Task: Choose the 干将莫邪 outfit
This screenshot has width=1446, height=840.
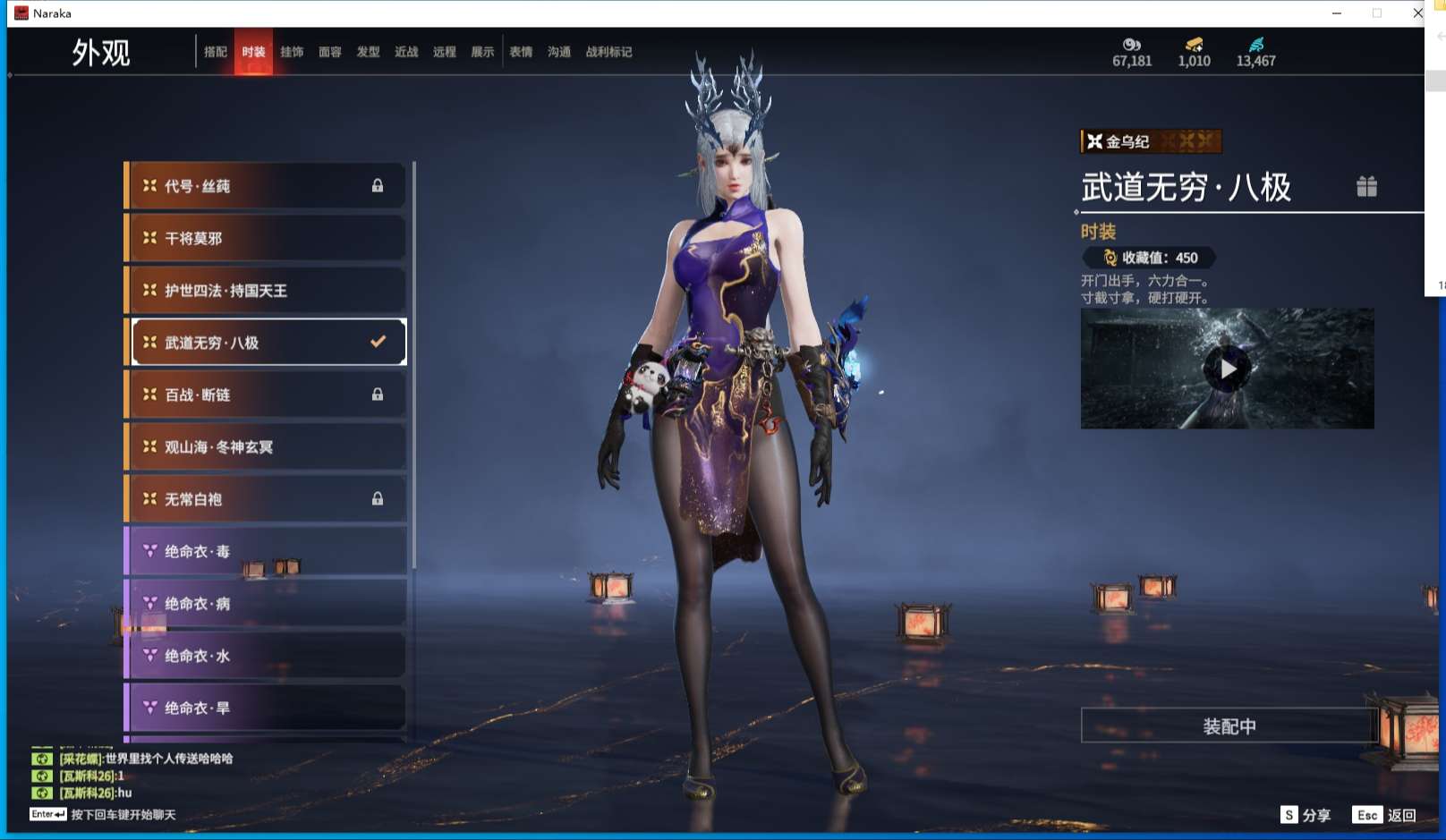Action: point(266,238)
